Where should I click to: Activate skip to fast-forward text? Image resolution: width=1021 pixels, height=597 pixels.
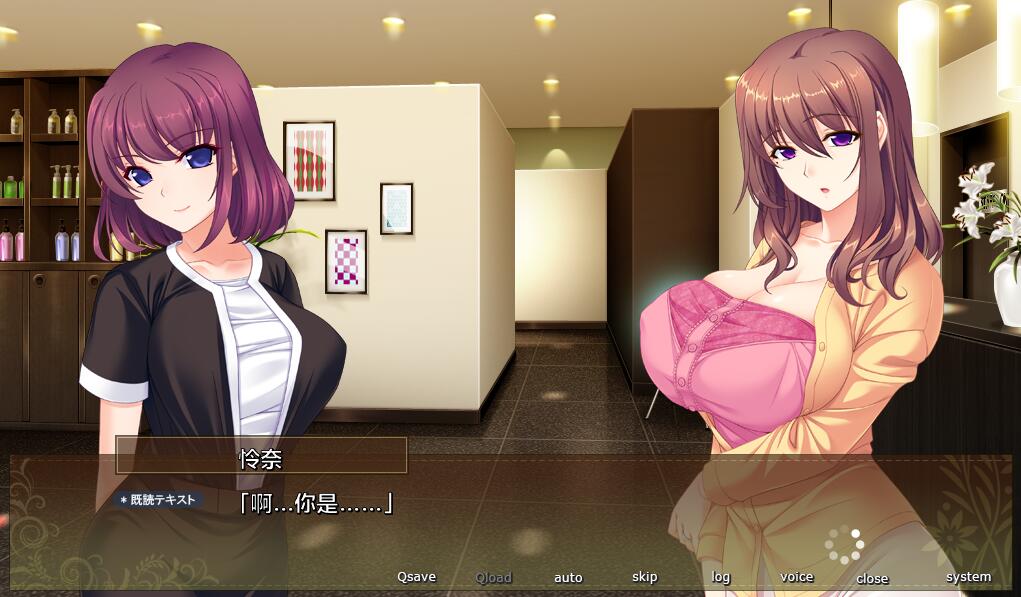click(x=645, y=577)
